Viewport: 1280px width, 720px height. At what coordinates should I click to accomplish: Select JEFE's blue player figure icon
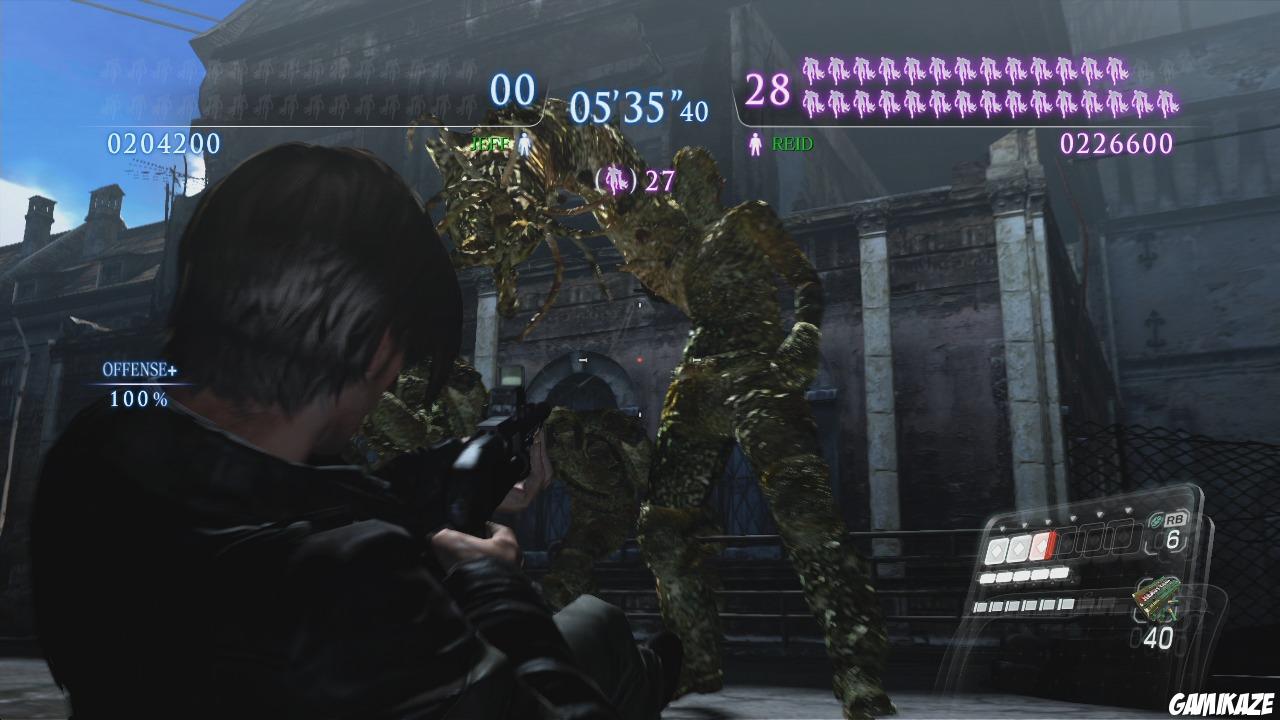(526, 143)
